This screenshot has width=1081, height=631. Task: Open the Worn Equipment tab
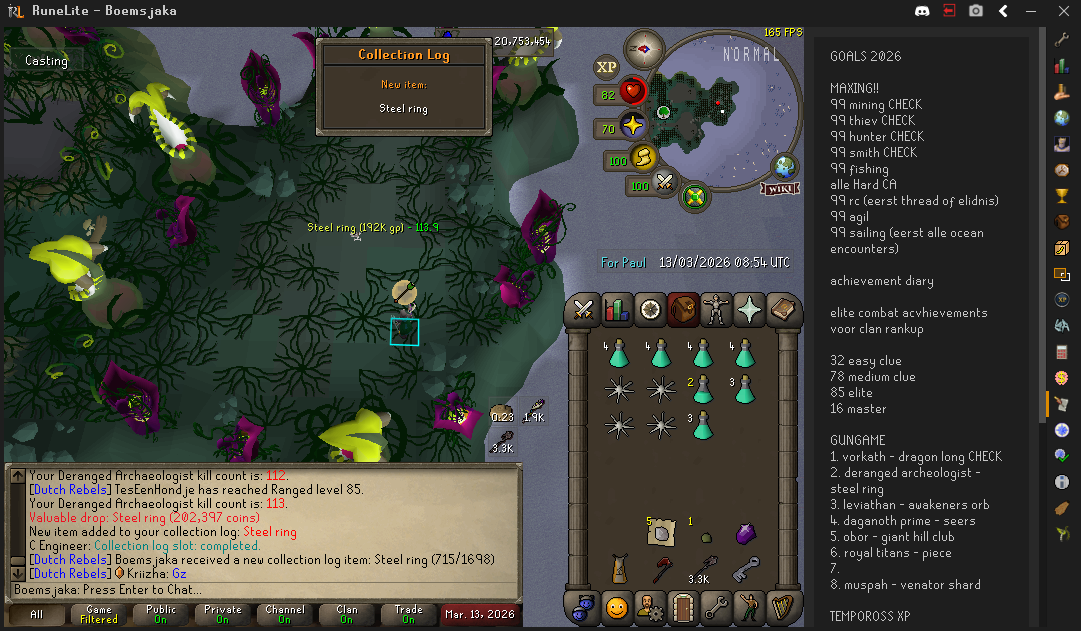coord(717,310)
